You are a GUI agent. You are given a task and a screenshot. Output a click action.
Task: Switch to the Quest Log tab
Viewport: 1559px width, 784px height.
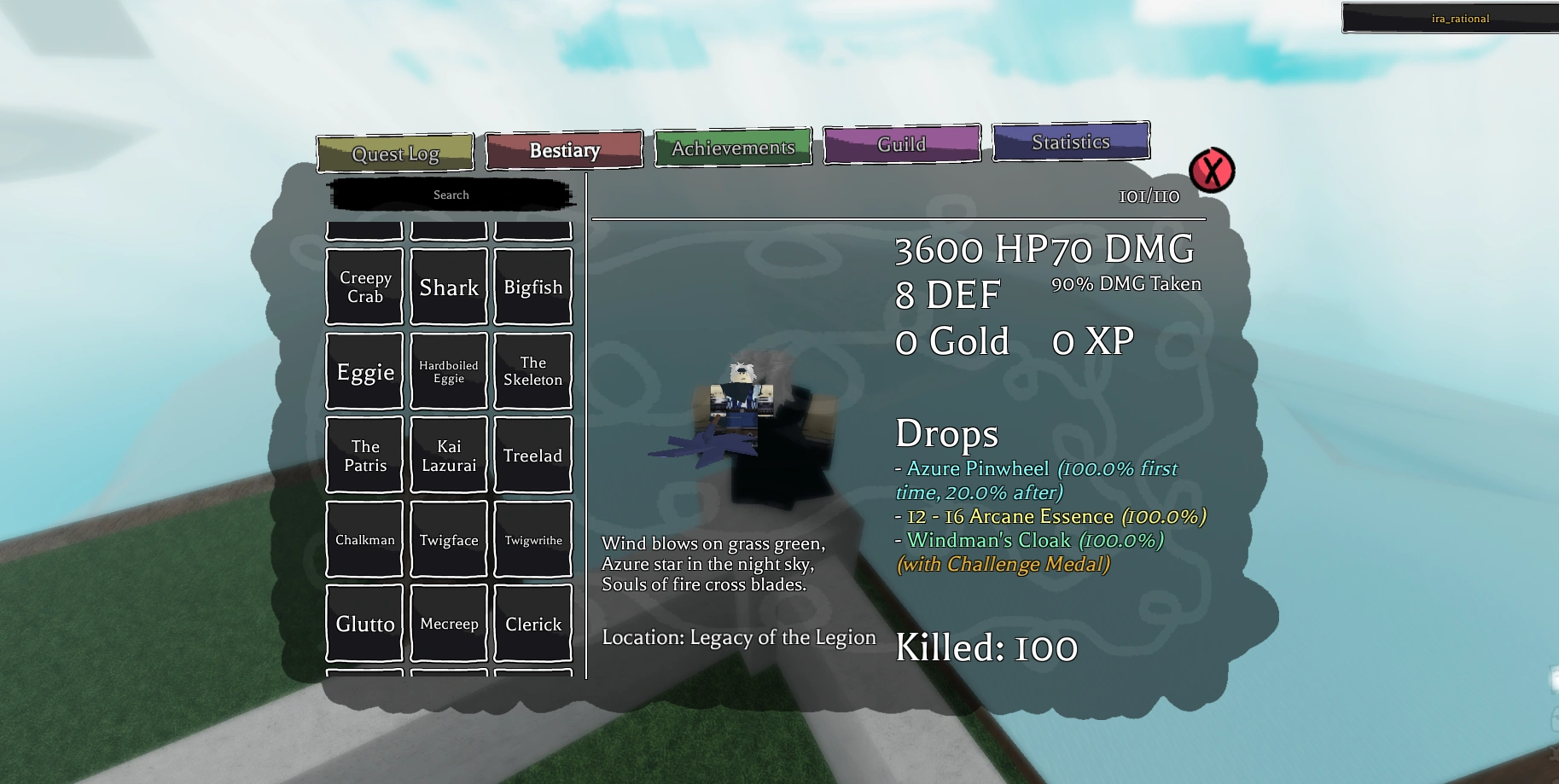click(x=395, y=153)
